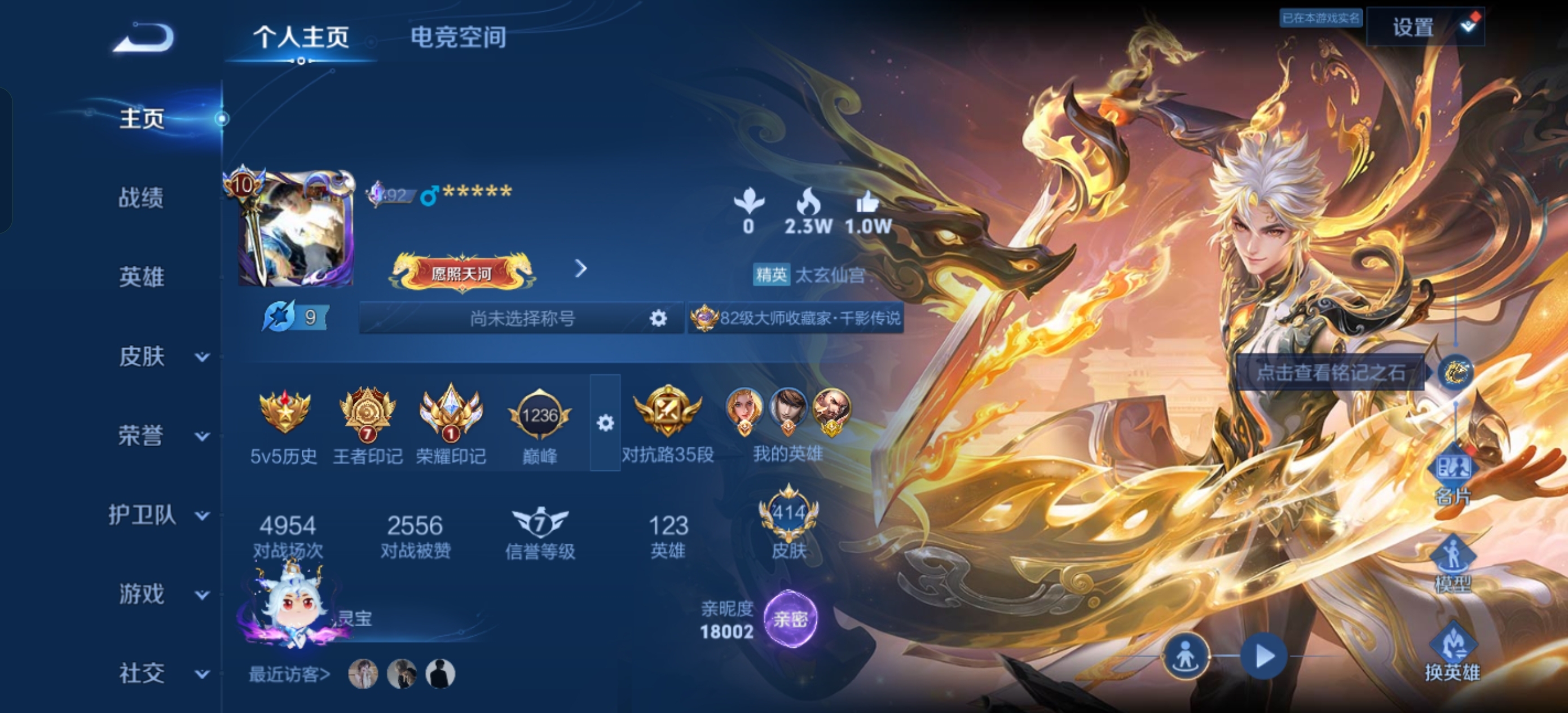Play the hero showcase animation

tap(1263, 656)
